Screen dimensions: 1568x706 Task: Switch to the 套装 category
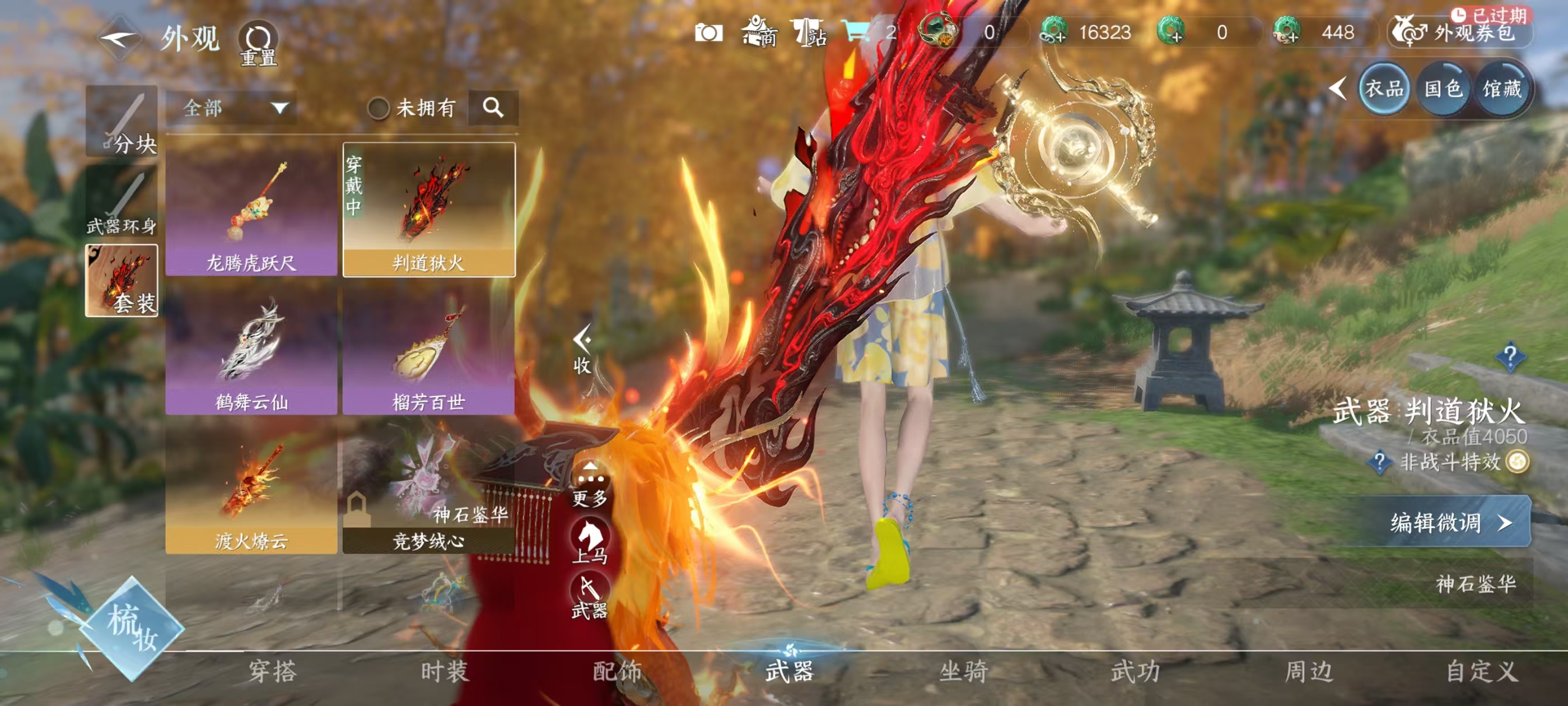[x=122, y=281]
